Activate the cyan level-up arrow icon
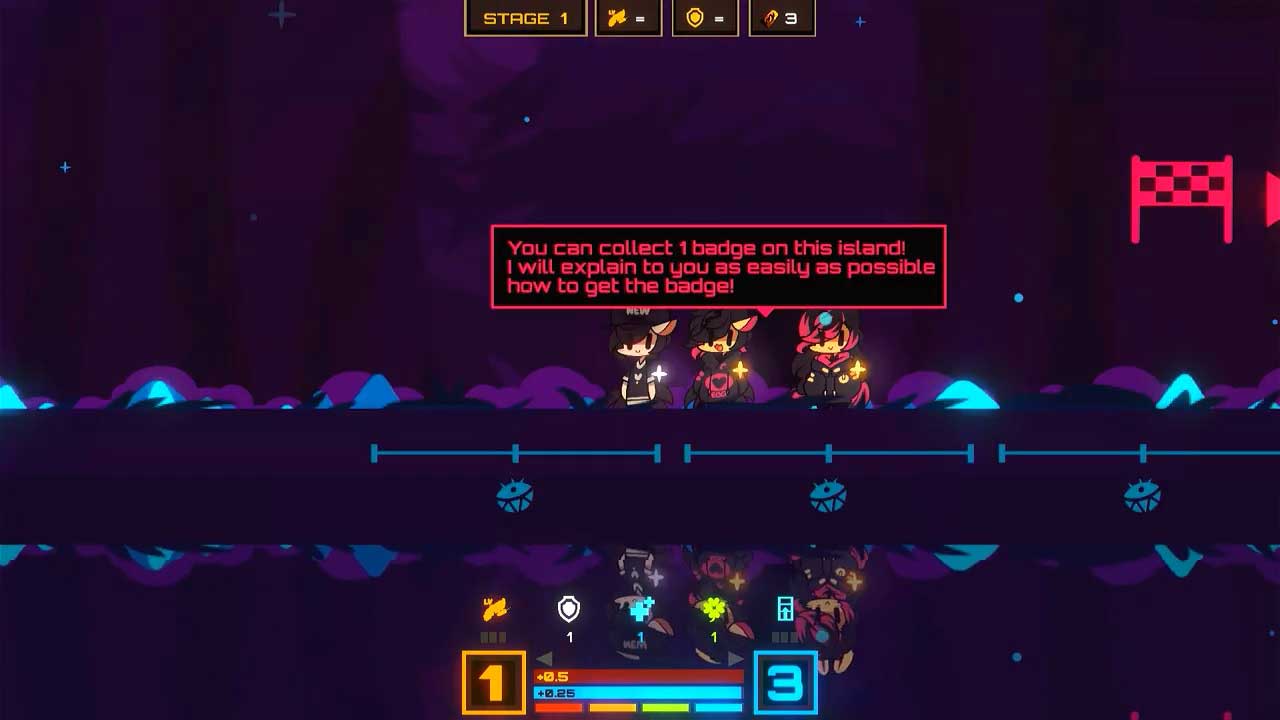Viewport: 1280px width, 720px height. (786, 608)
